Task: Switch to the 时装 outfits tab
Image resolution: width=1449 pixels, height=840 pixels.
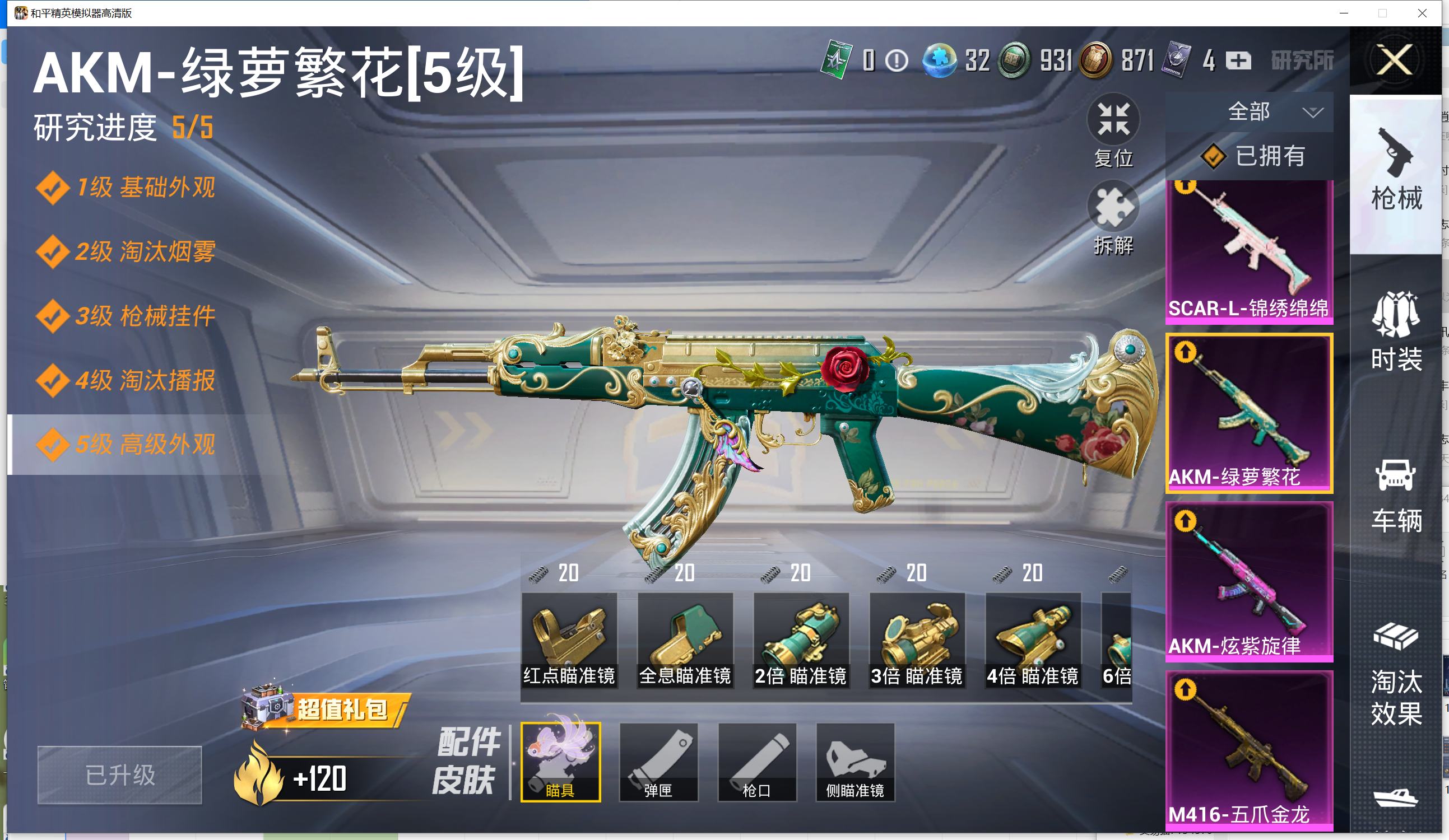Action: click(1396, 332)
